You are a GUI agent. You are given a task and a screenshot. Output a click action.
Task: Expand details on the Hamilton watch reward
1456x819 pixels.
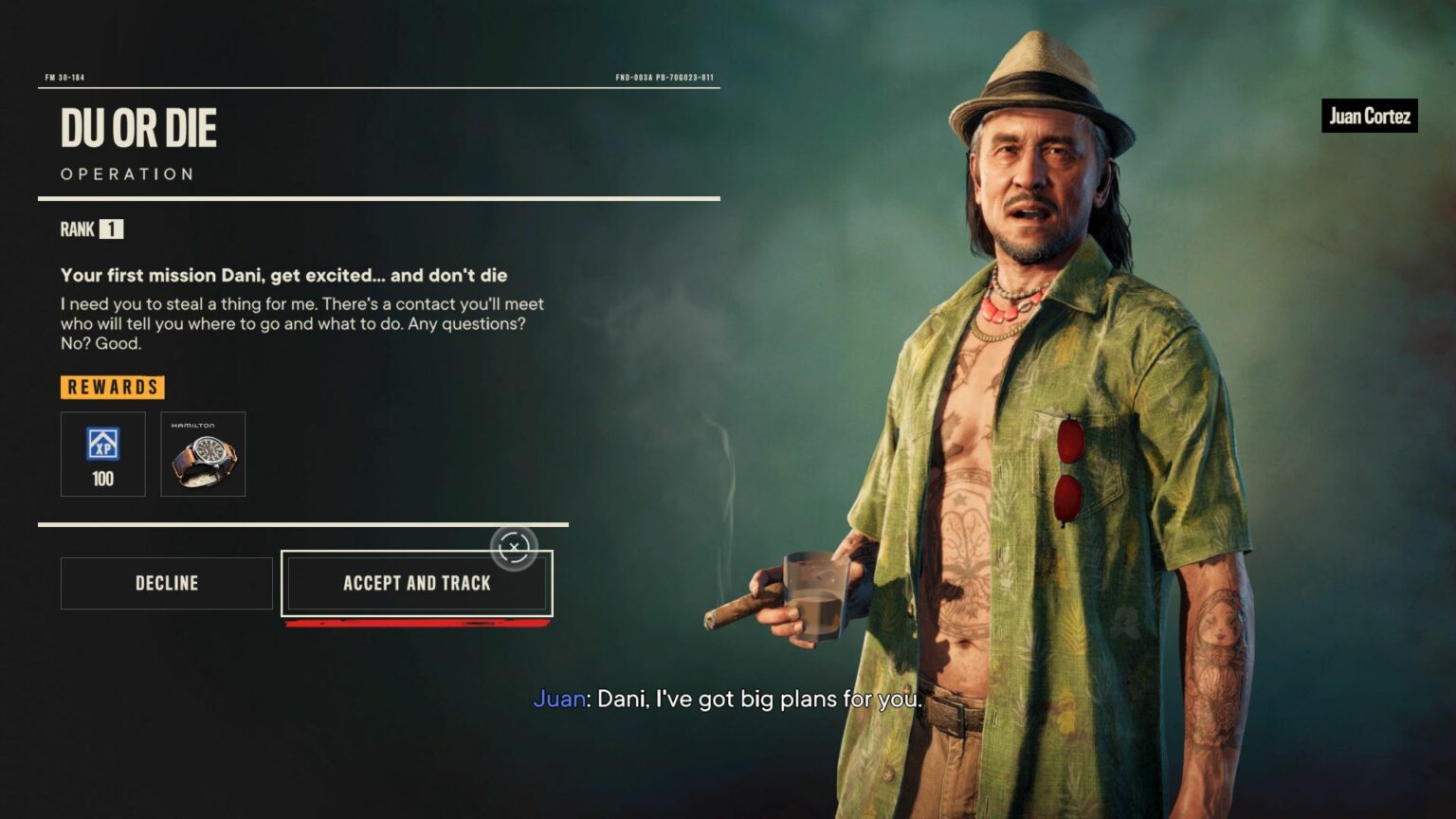(x=203, y=454)
